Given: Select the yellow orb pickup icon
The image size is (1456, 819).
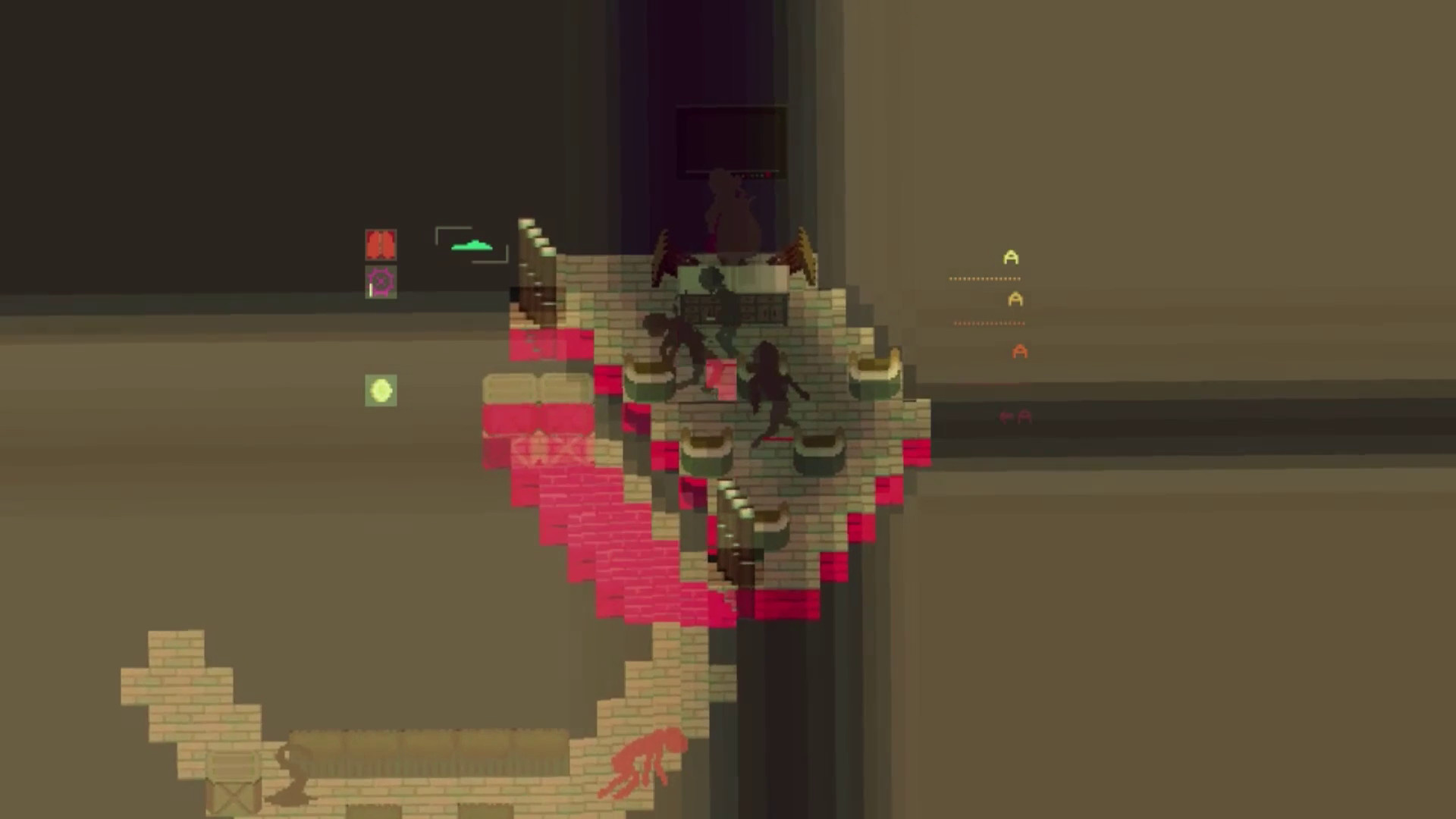Looking at the screenshot, I should click(x=379, y=390).
